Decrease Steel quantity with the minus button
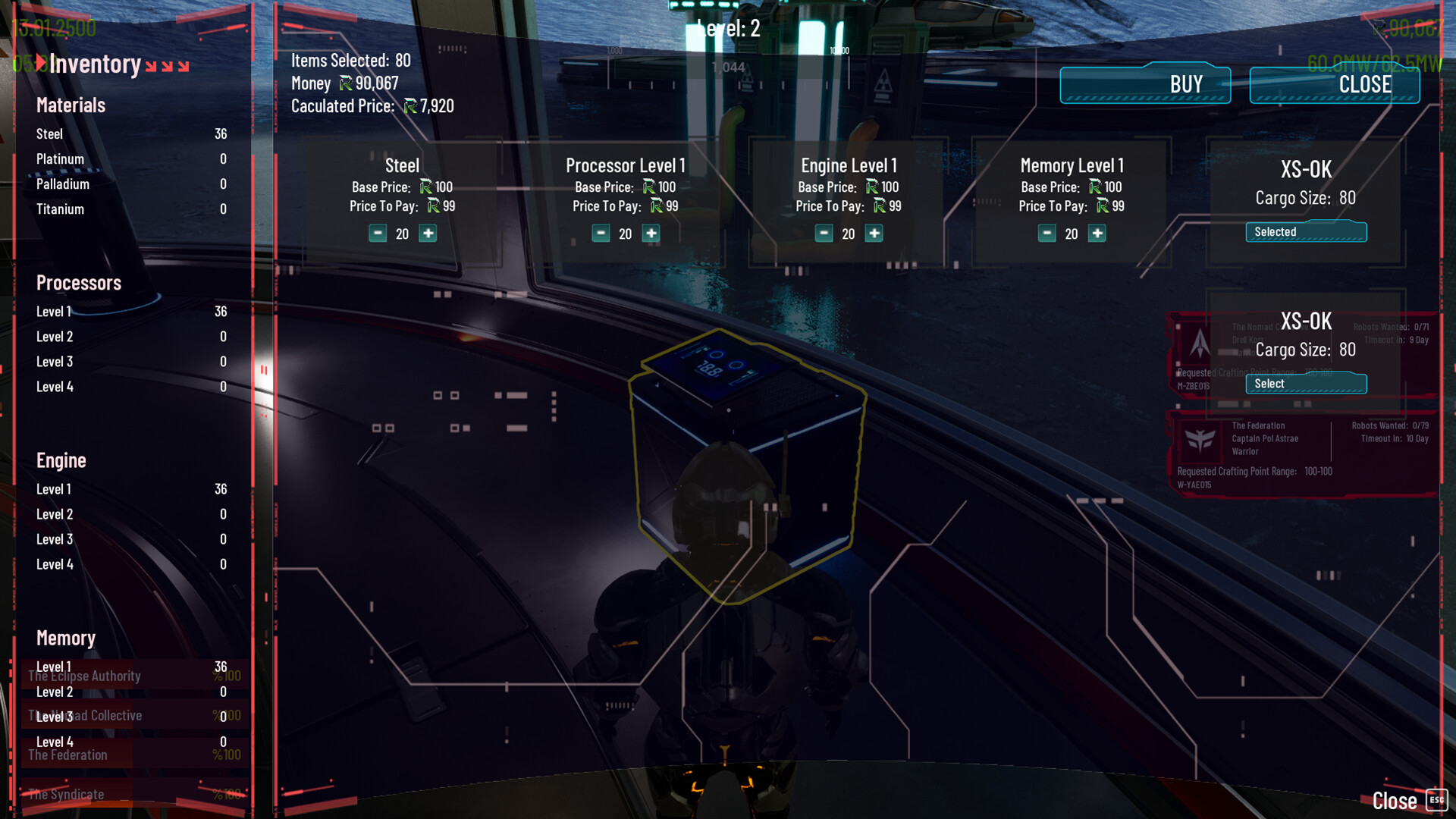This screenshot has height=819, width=1456. point(378,234)
